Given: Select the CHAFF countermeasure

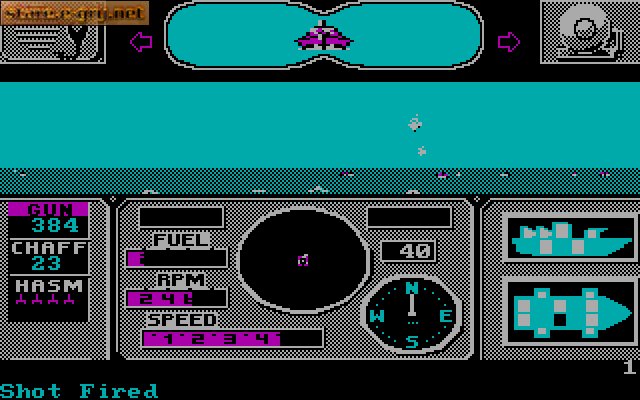Looking at the screenshot, I should point(48,255).
